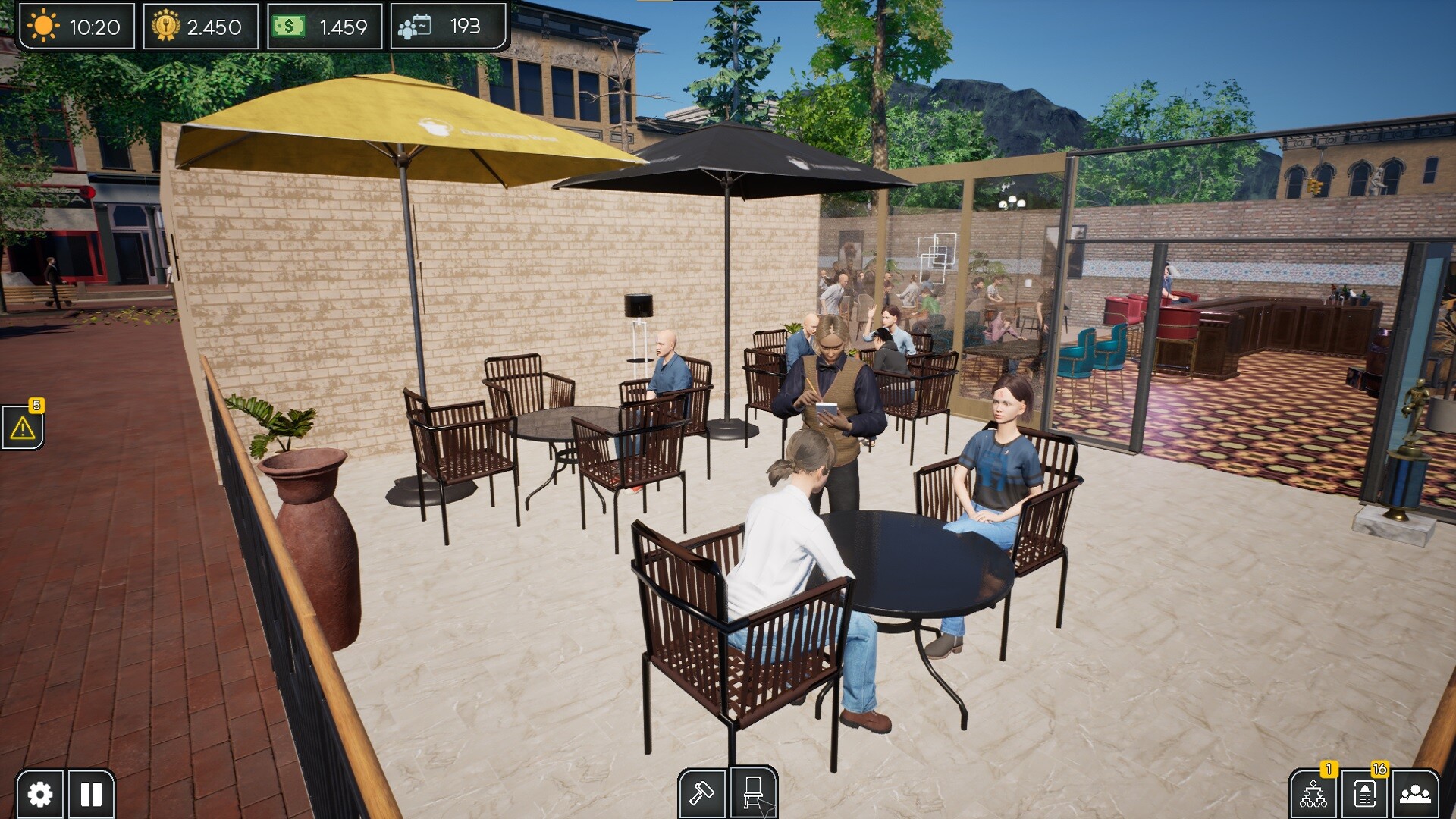Click the prestige value 2.450
Viewport: 1456px width, 819px height.
(x=215, y=25)
